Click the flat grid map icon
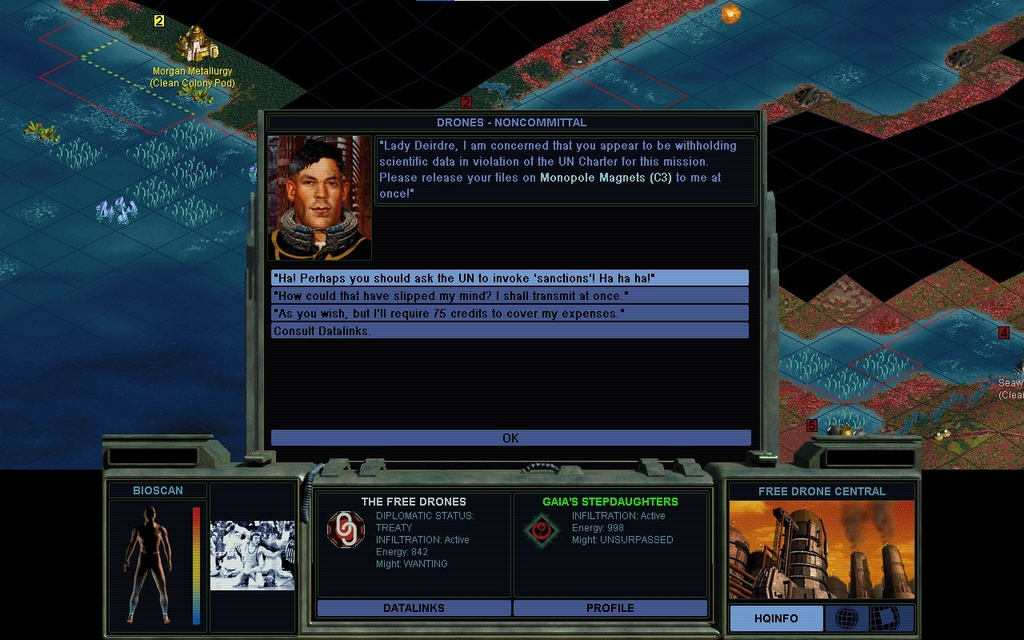1024x640 pixels. point(886,618)
